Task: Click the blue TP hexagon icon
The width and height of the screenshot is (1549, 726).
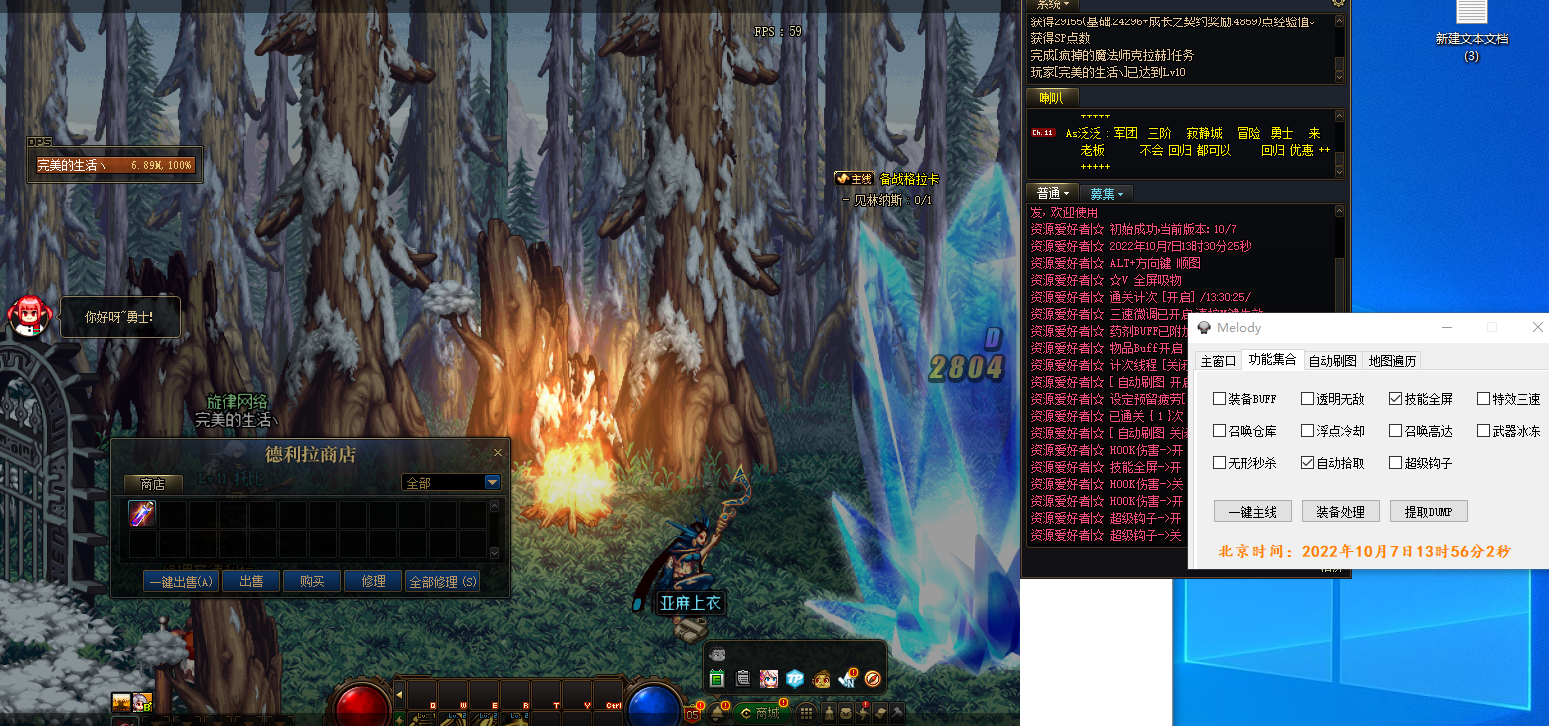Action: pyautogui.click(x=795, y=679)
